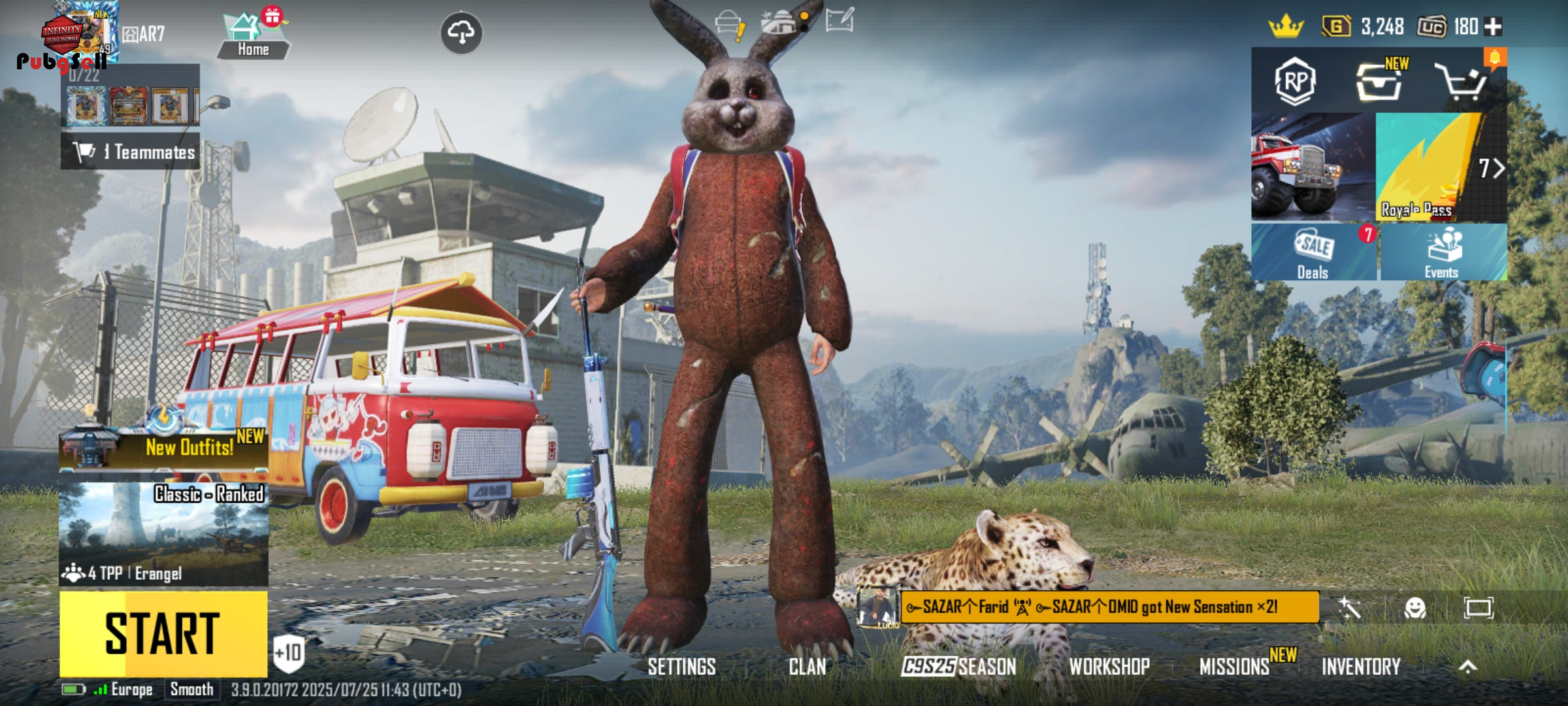Open Settings from the bottom bar
Screen dimensions: 1568x706
pyautogui.click(x=681, y=667)
